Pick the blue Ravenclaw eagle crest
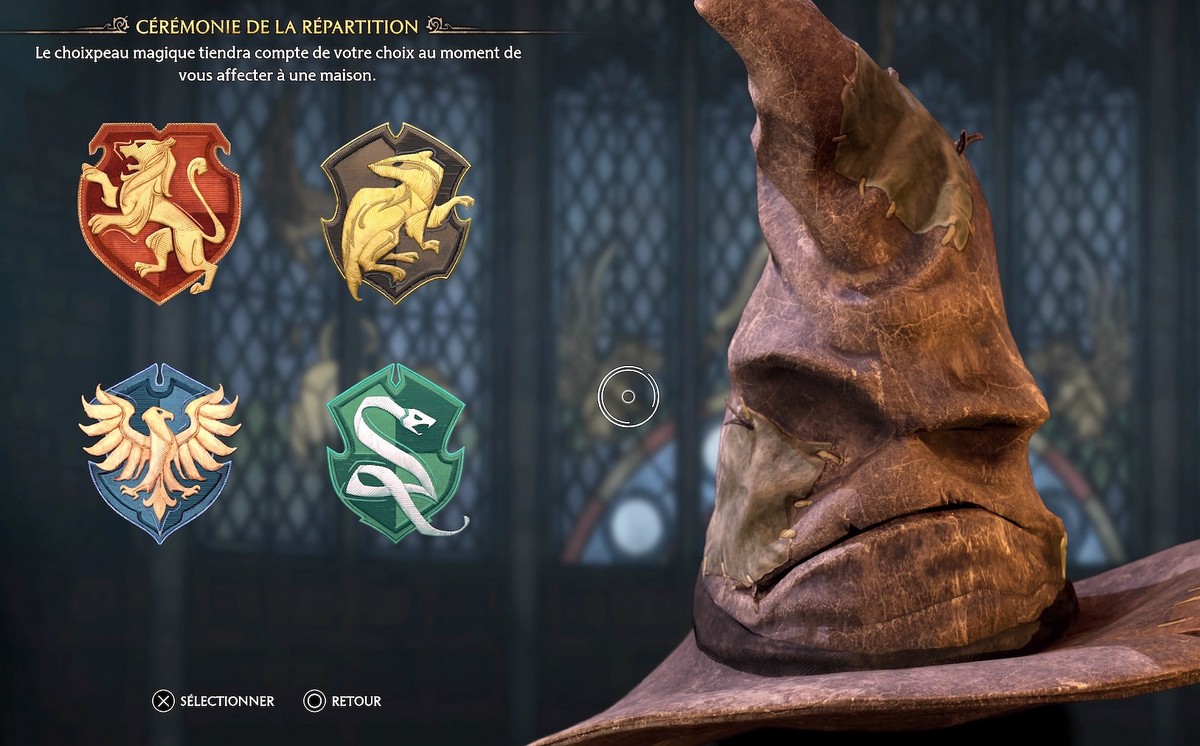 point(159,451)
